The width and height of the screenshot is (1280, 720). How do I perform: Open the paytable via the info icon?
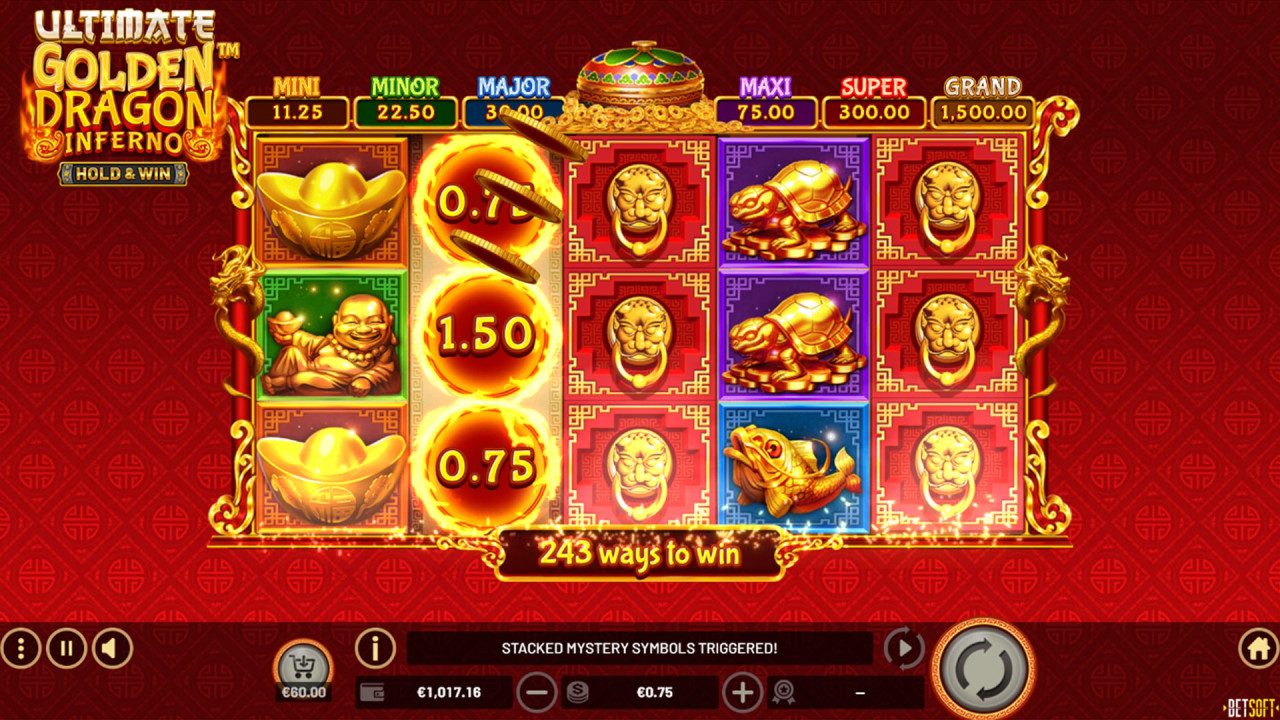374,650
